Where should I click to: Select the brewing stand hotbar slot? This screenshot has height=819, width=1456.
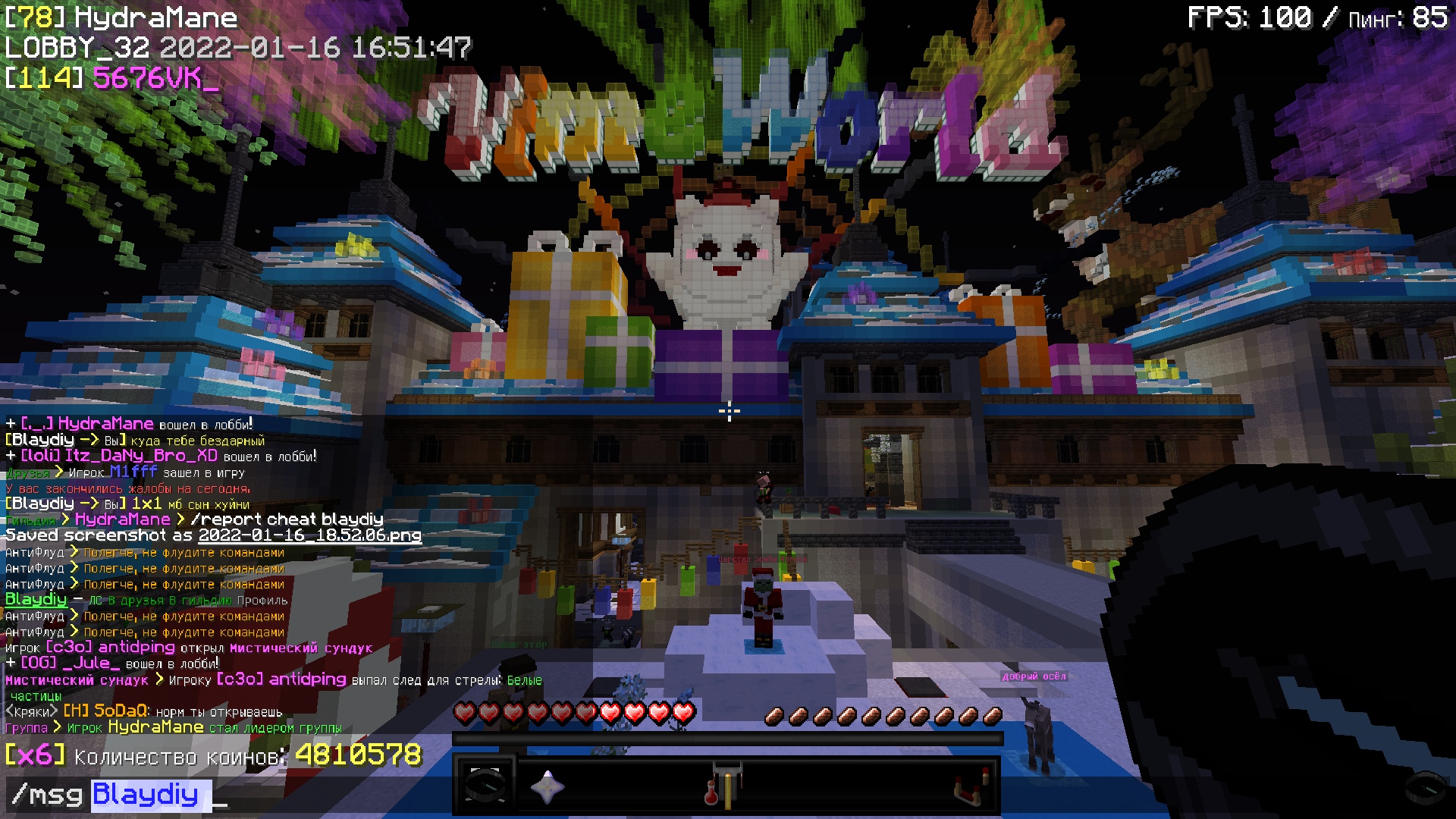pos(724,786)
